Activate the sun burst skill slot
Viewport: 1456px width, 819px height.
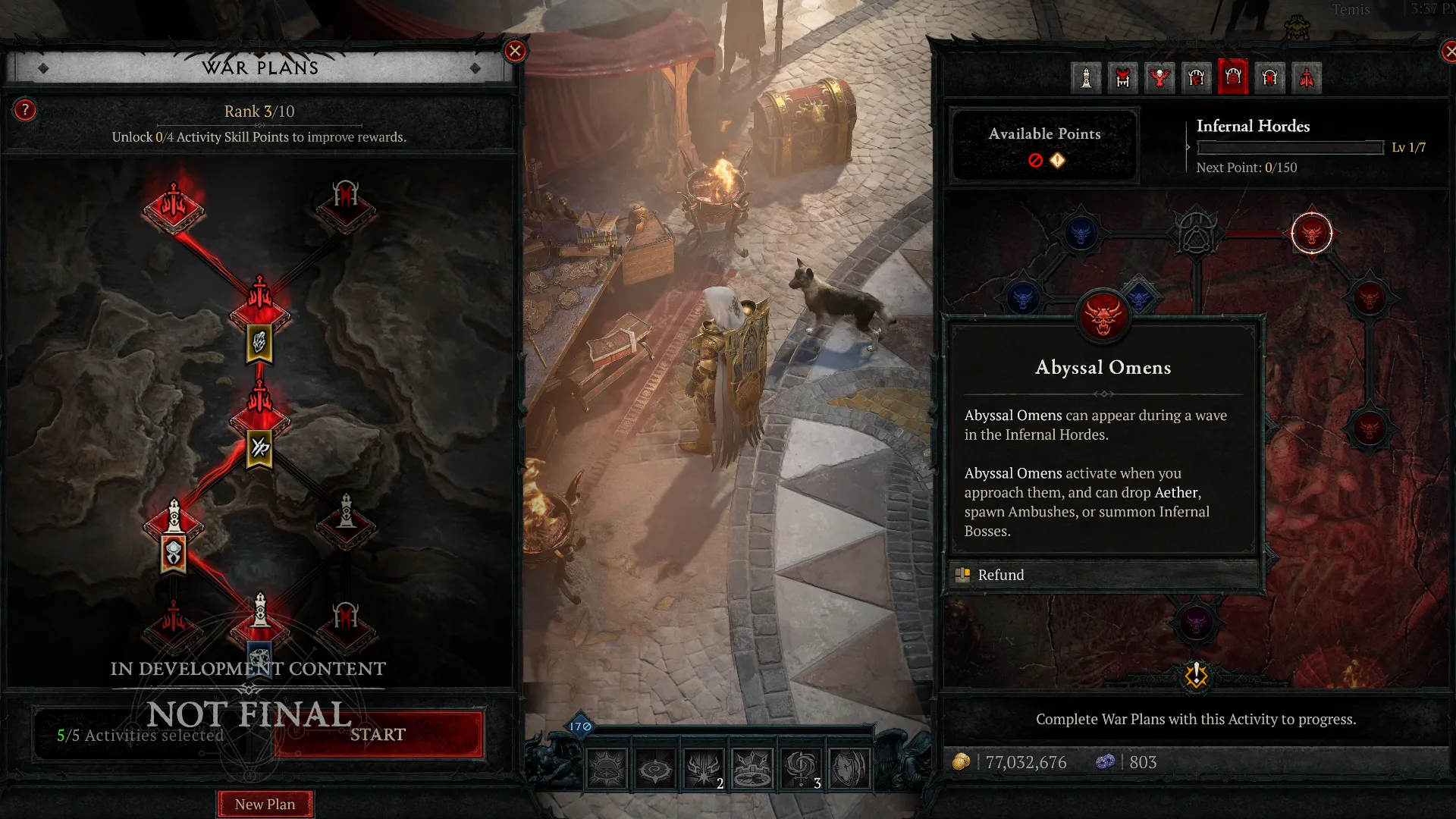point(607,769)
